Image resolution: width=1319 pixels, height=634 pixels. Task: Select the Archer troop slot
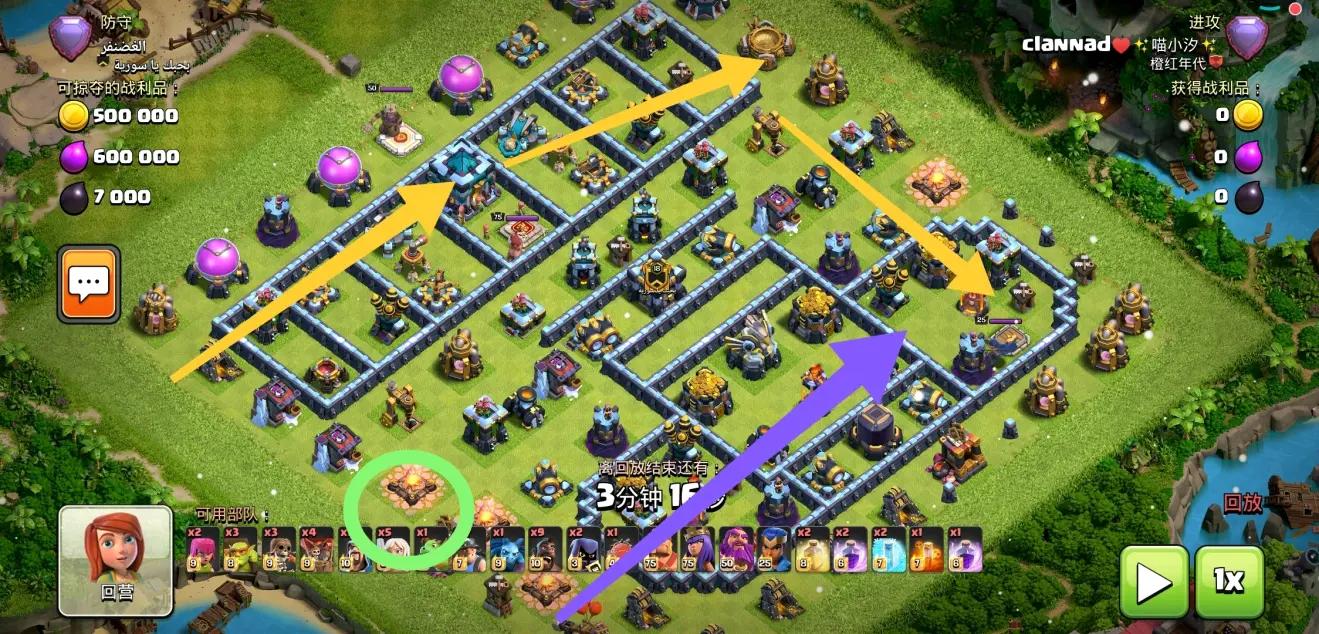tap(202, 549)
